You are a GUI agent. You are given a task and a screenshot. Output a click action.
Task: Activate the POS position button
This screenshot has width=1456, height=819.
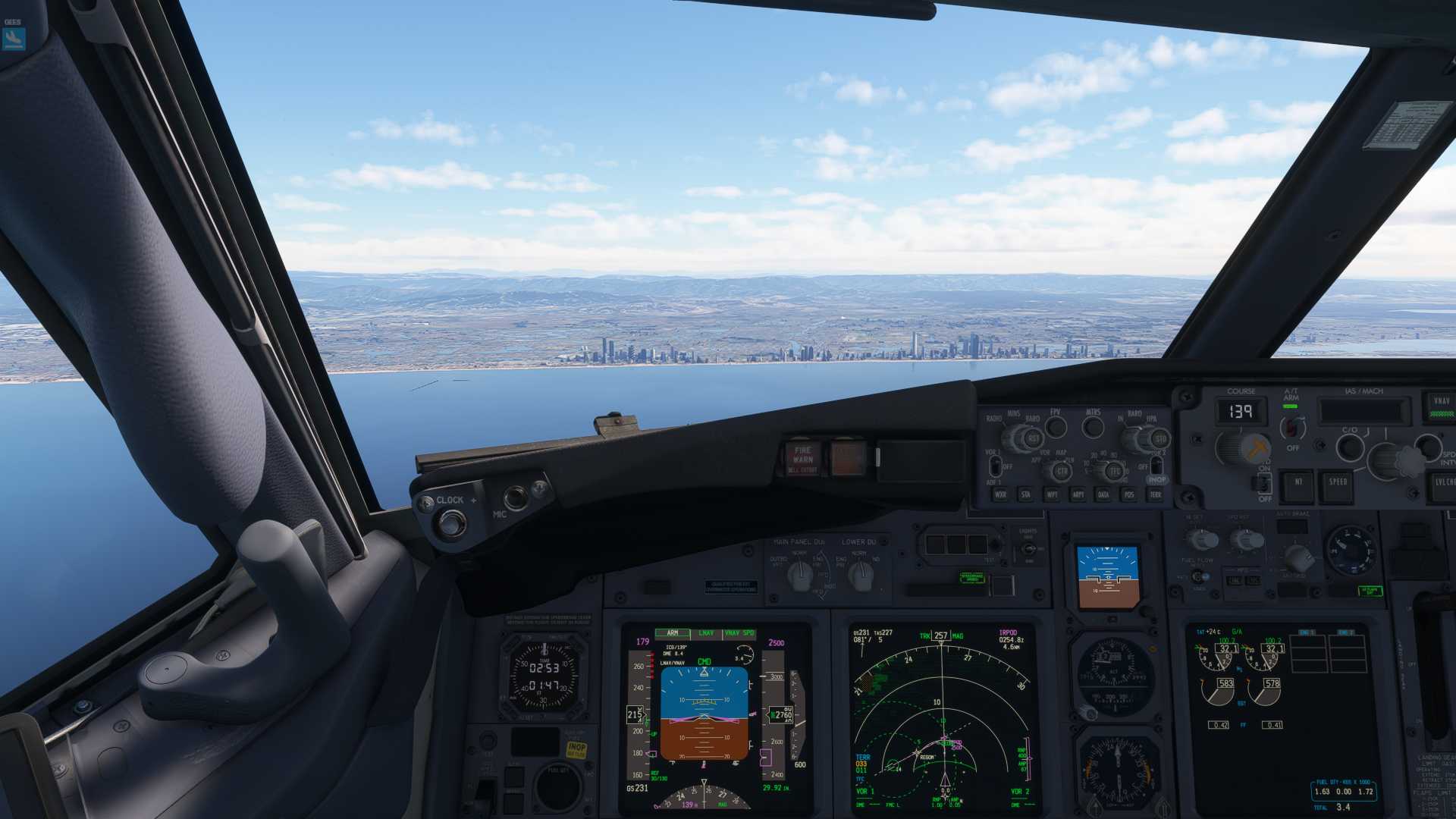(x=1129, y=494)
